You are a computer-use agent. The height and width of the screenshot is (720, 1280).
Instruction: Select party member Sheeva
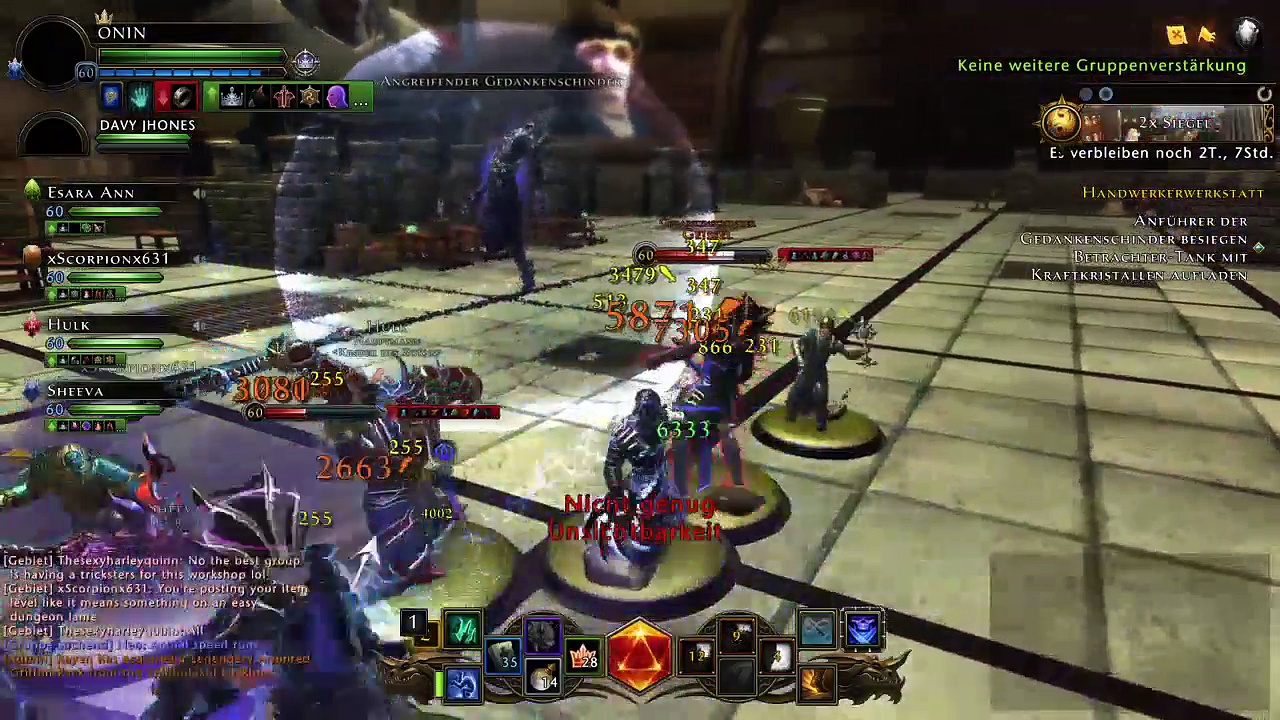click(75, 391)
